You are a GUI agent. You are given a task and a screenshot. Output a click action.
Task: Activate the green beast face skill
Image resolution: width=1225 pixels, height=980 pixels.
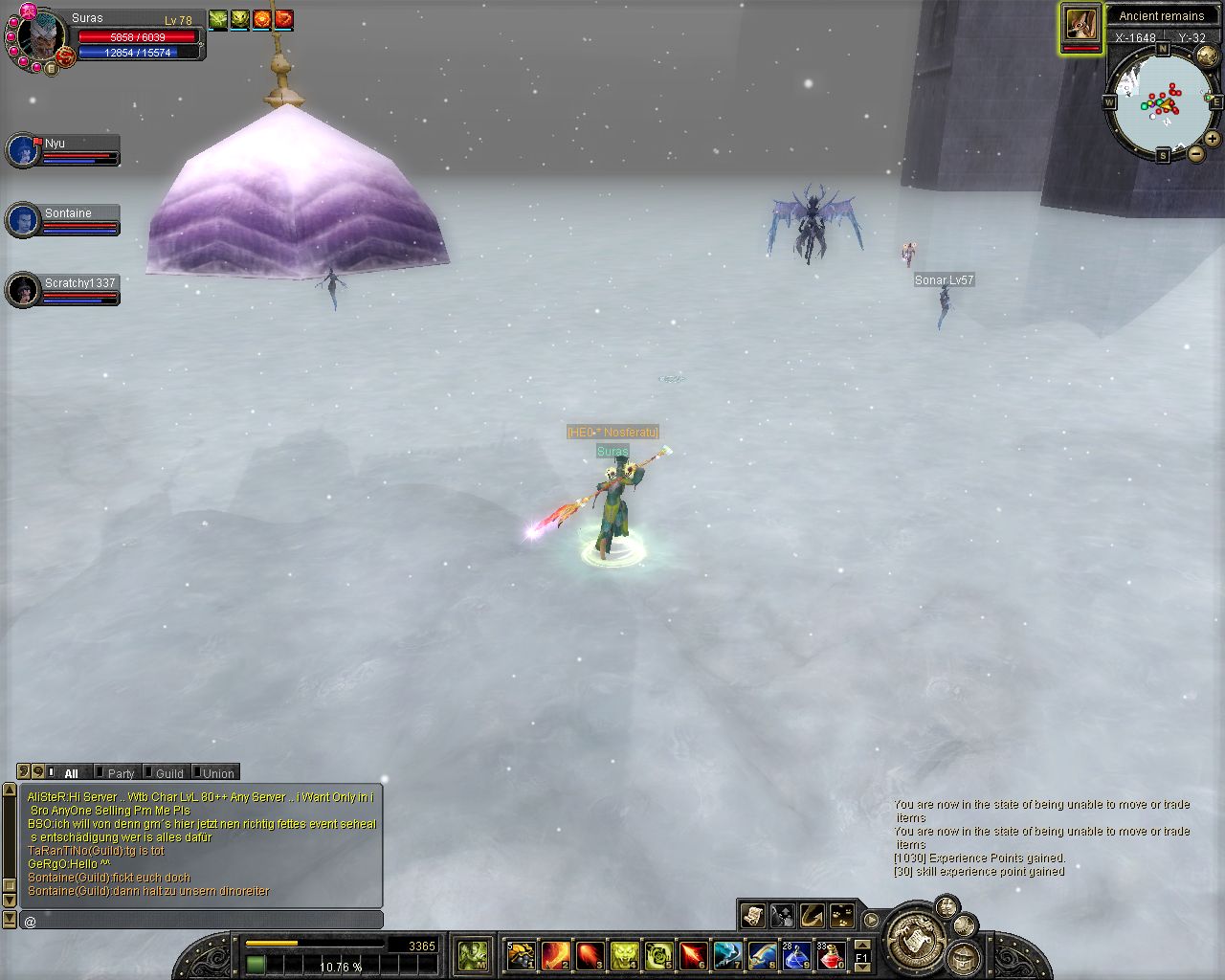[x=624, y=955]
